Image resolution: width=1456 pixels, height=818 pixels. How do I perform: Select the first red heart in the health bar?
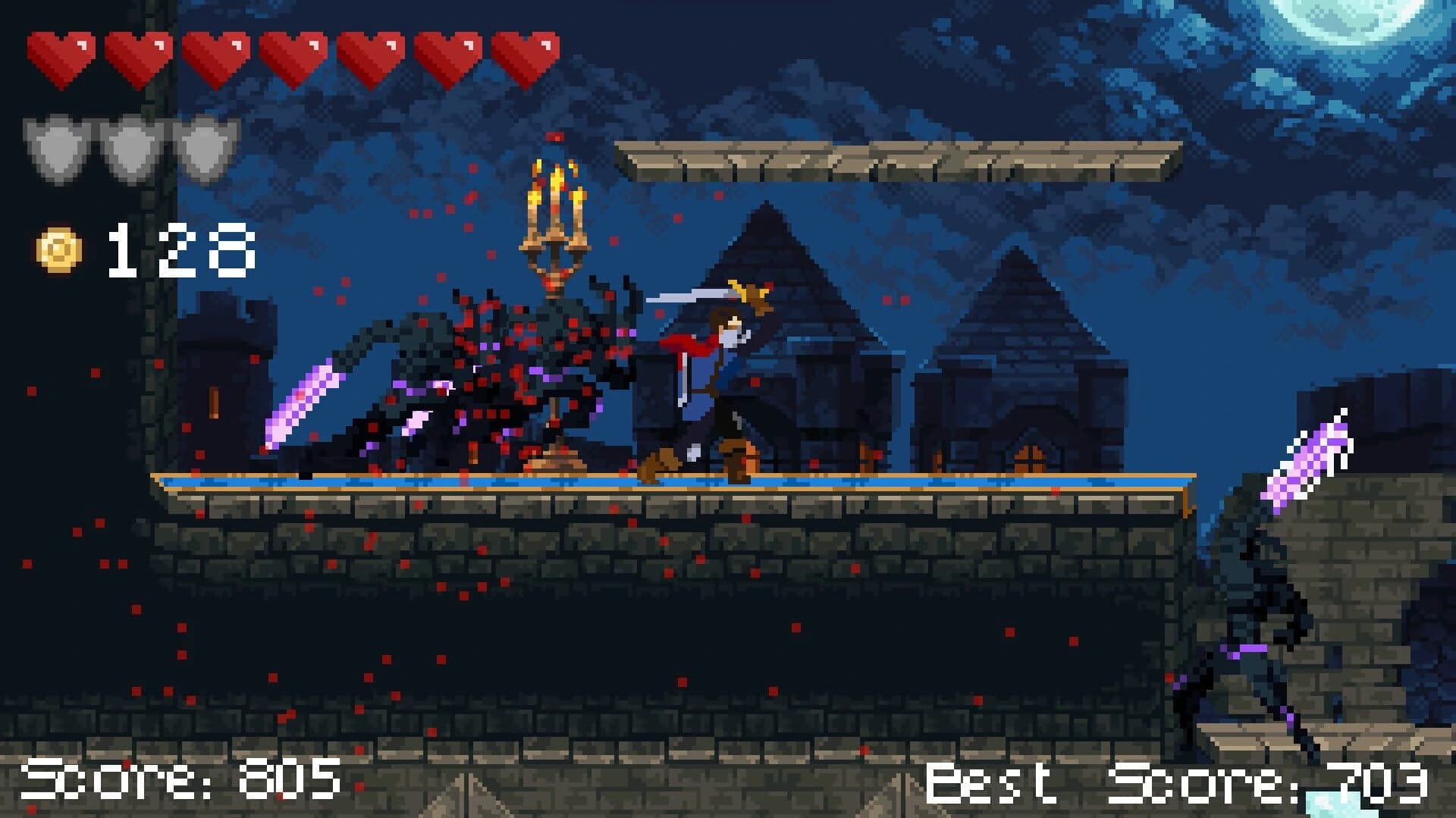59,55
